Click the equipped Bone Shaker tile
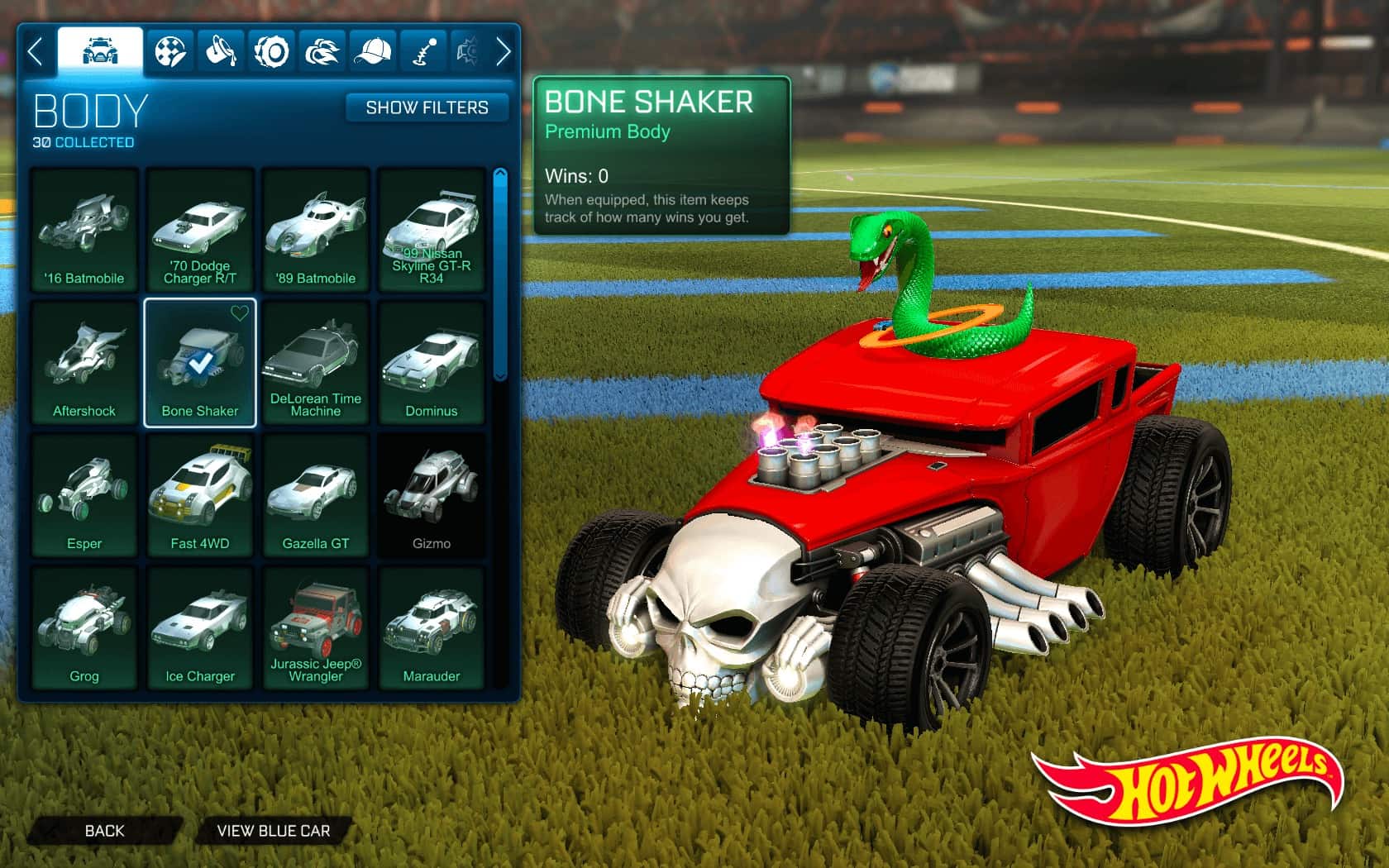 (x=200, y=363)
